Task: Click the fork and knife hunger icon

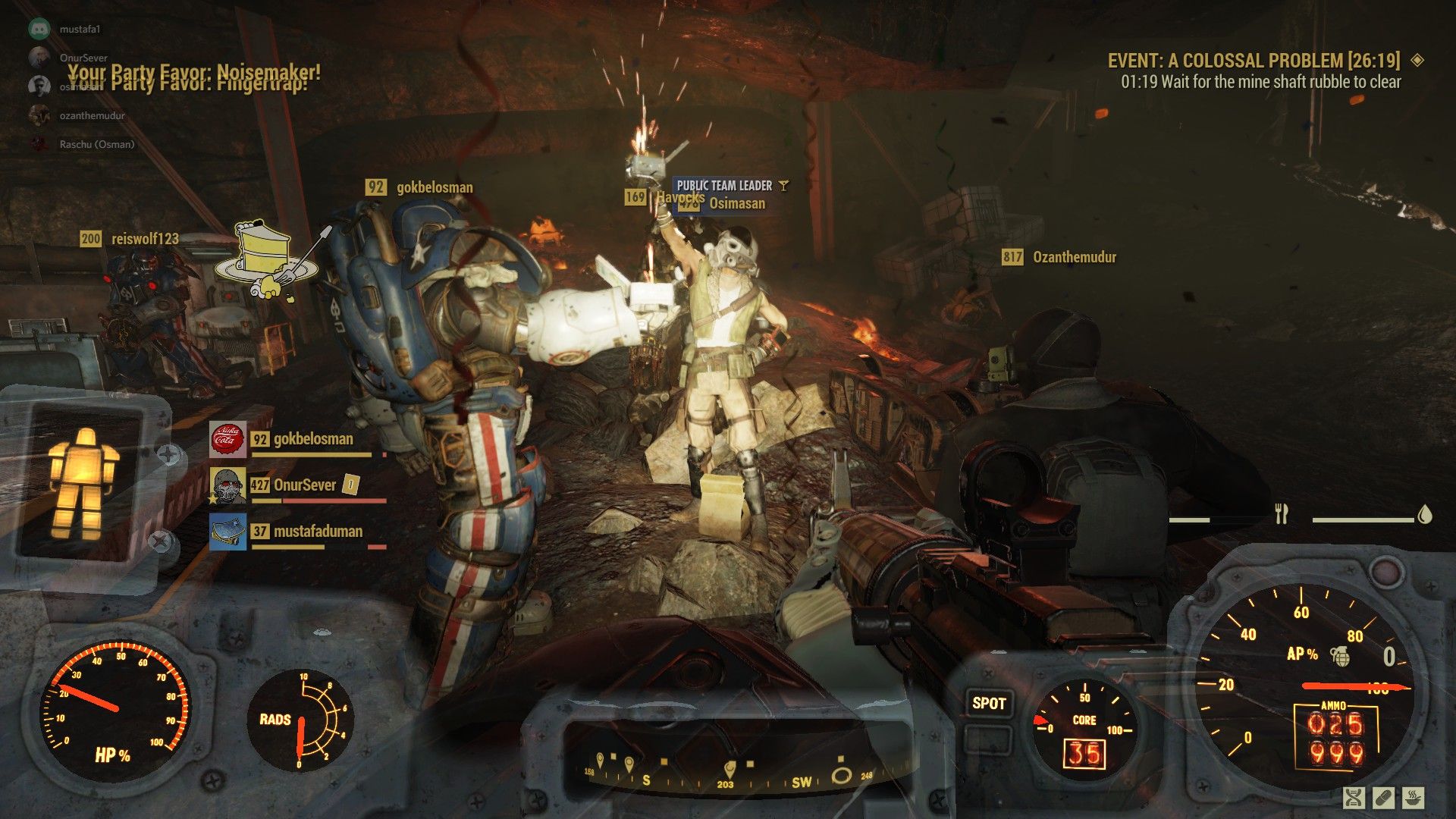Action: coord(1282,514)
